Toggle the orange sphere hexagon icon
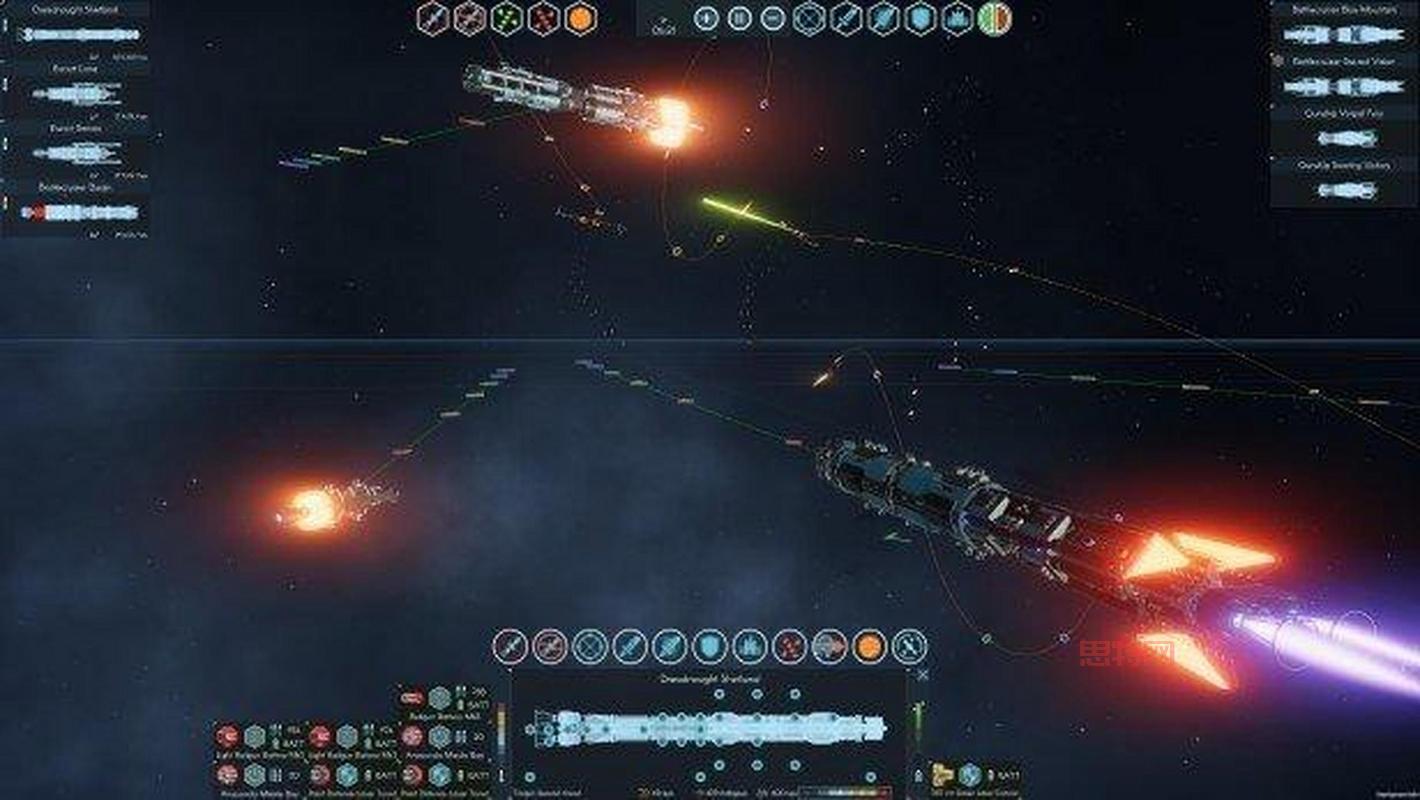The height and width of the screenshot is (800, 1420). point(580,18)
